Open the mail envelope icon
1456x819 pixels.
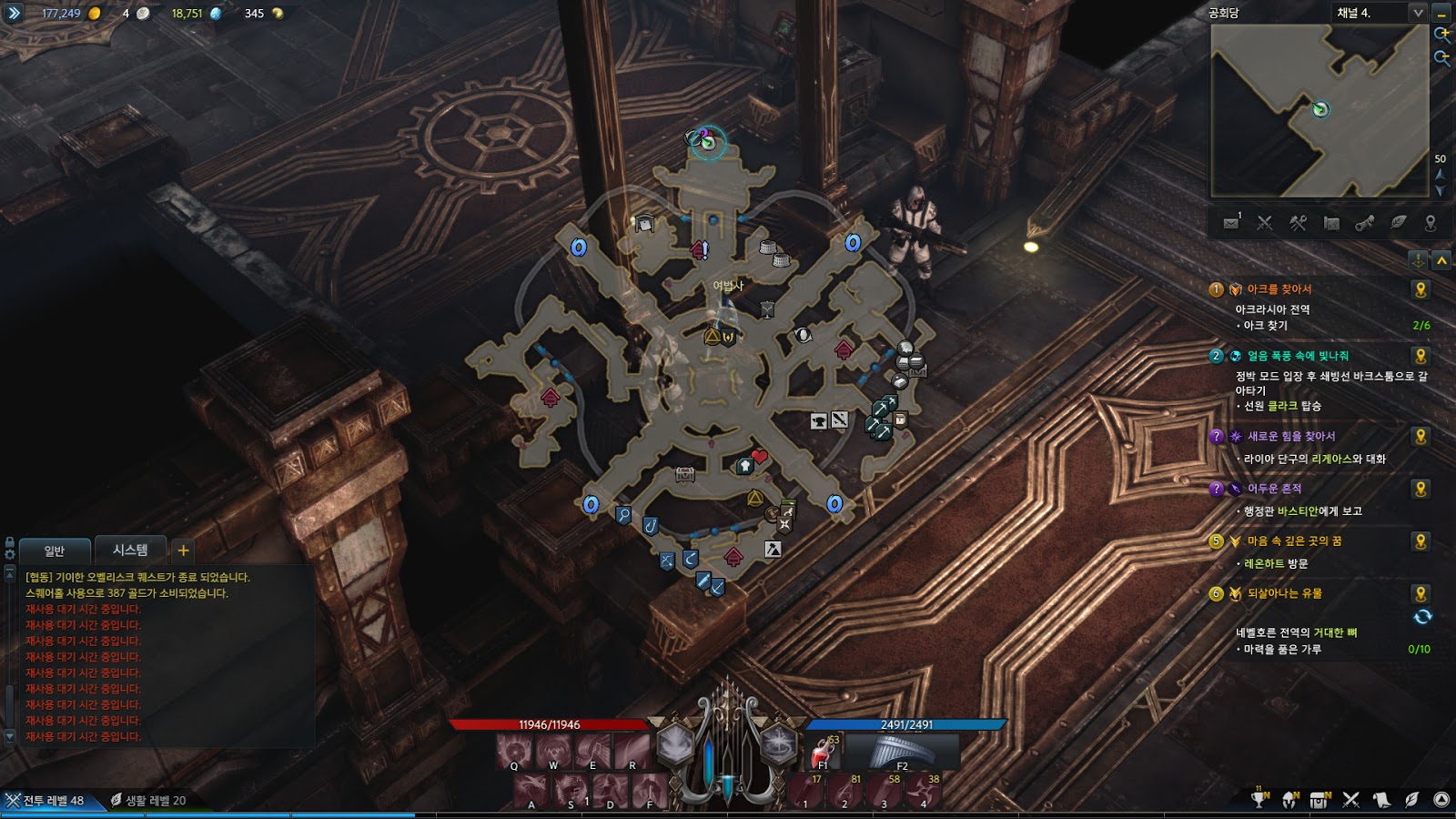coord(1231,223)
